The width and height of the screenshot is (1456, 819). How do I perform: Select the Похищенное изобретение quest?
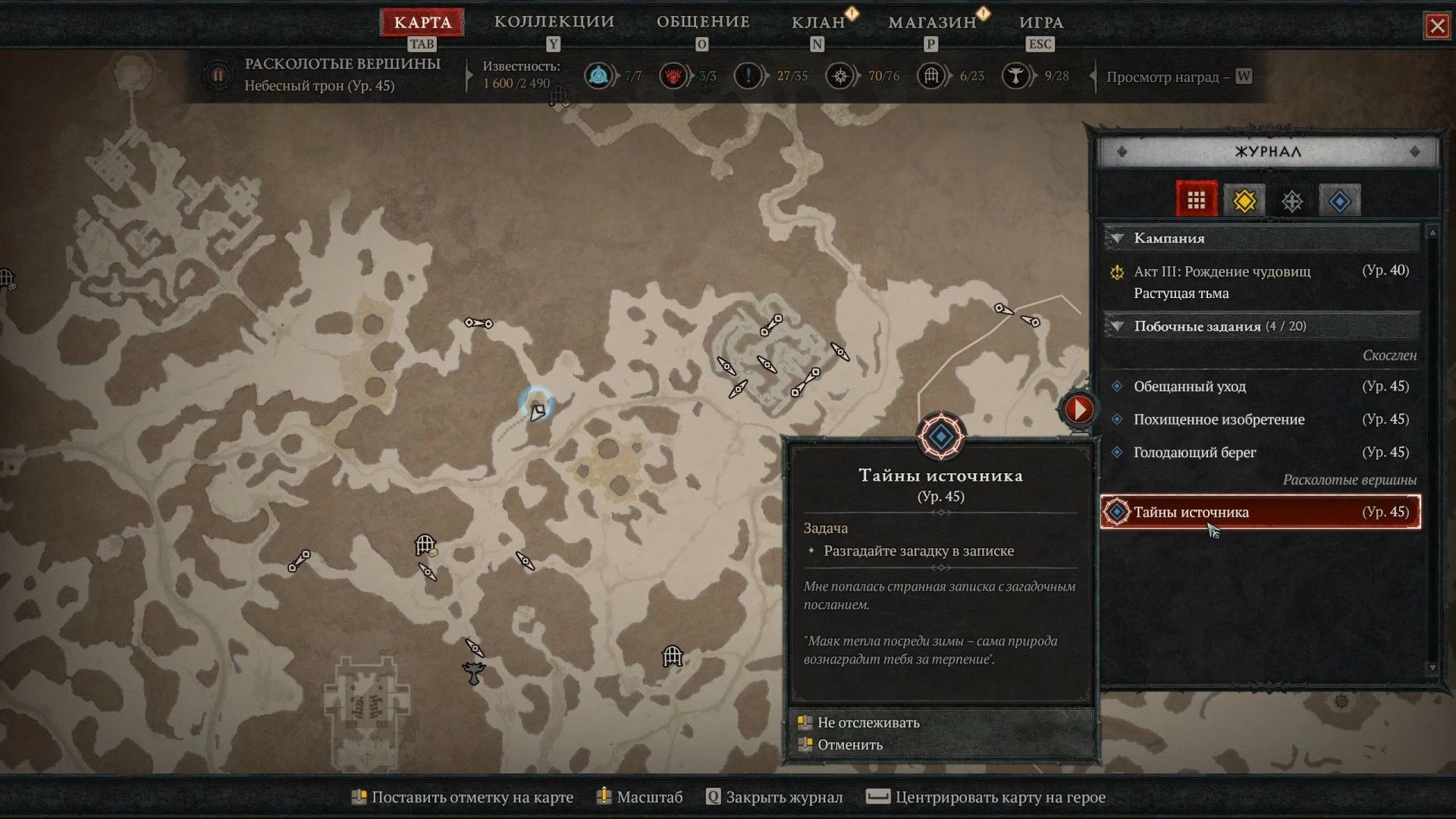click(1219, 419)
